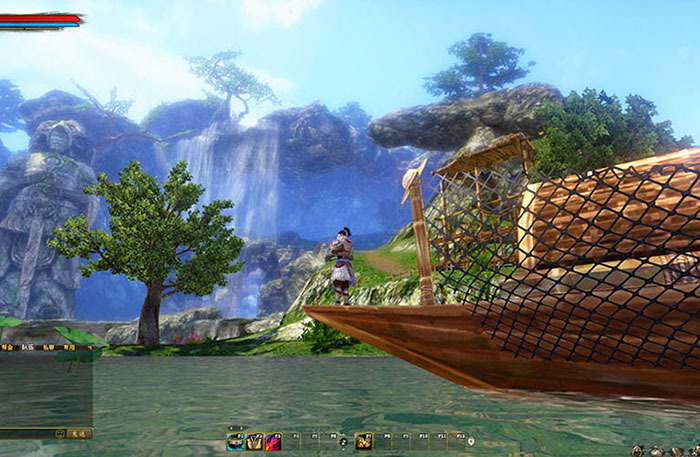Image resolution: width=700 pixels, height=457 pixels.
Task: Click the chat message input field
Action: point(26,434)
